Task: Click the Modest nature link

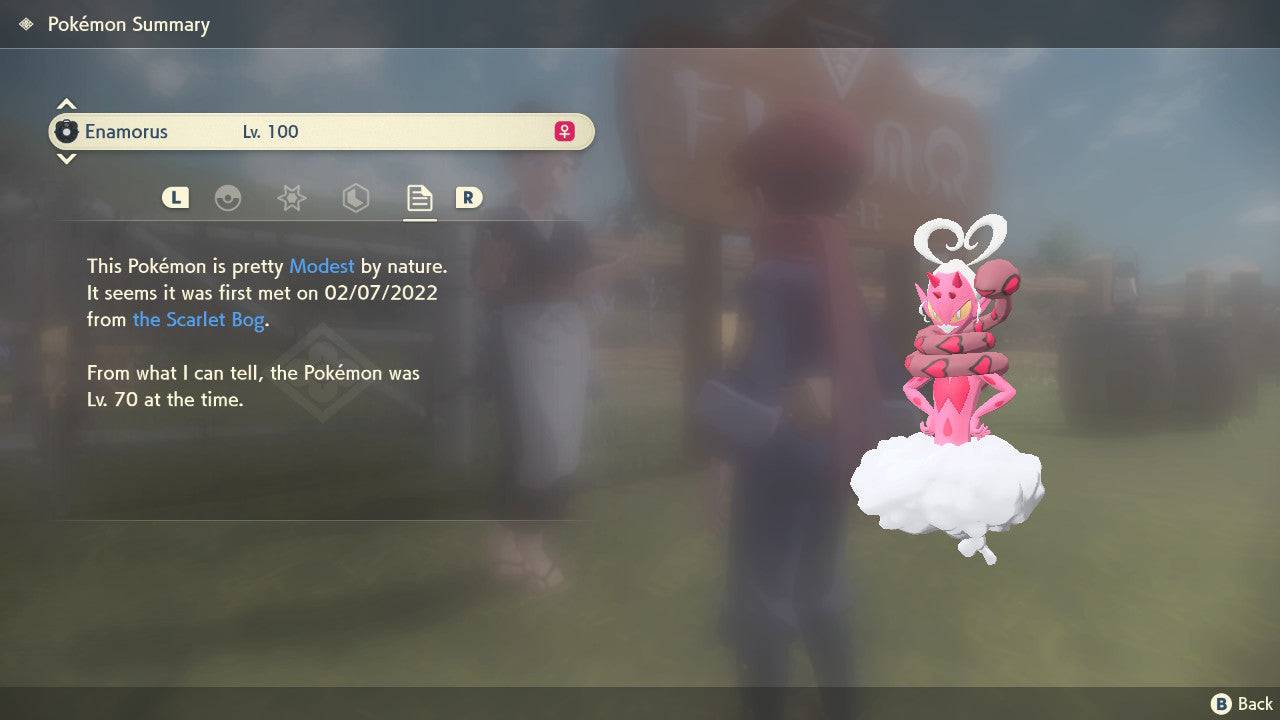Action: (321, 266)
